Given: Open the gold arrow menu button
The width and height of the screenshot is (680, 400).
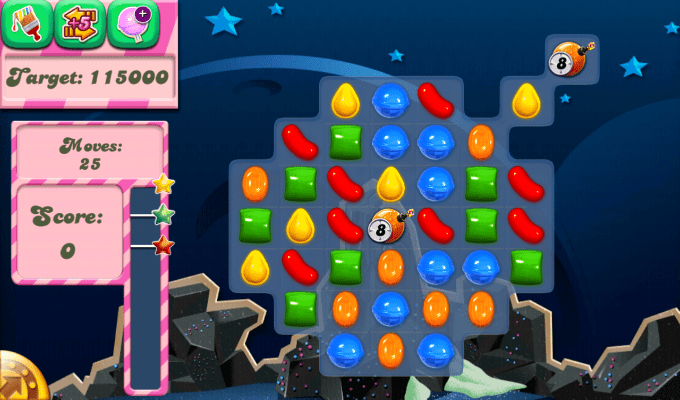Looking at the screenshot, I should click(14, 380).
